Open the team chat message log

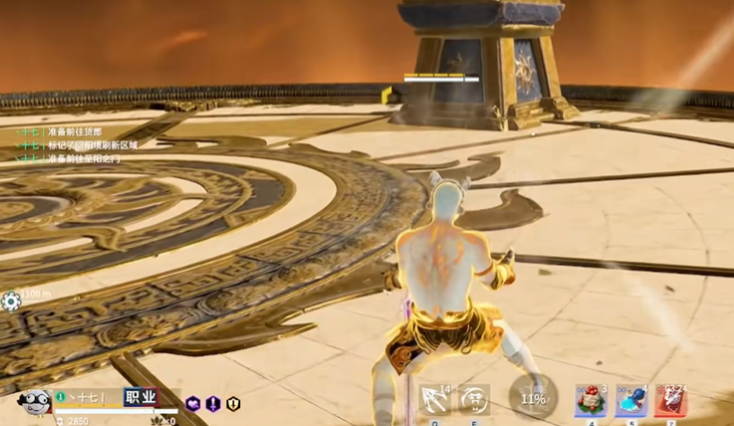(78, 145)
